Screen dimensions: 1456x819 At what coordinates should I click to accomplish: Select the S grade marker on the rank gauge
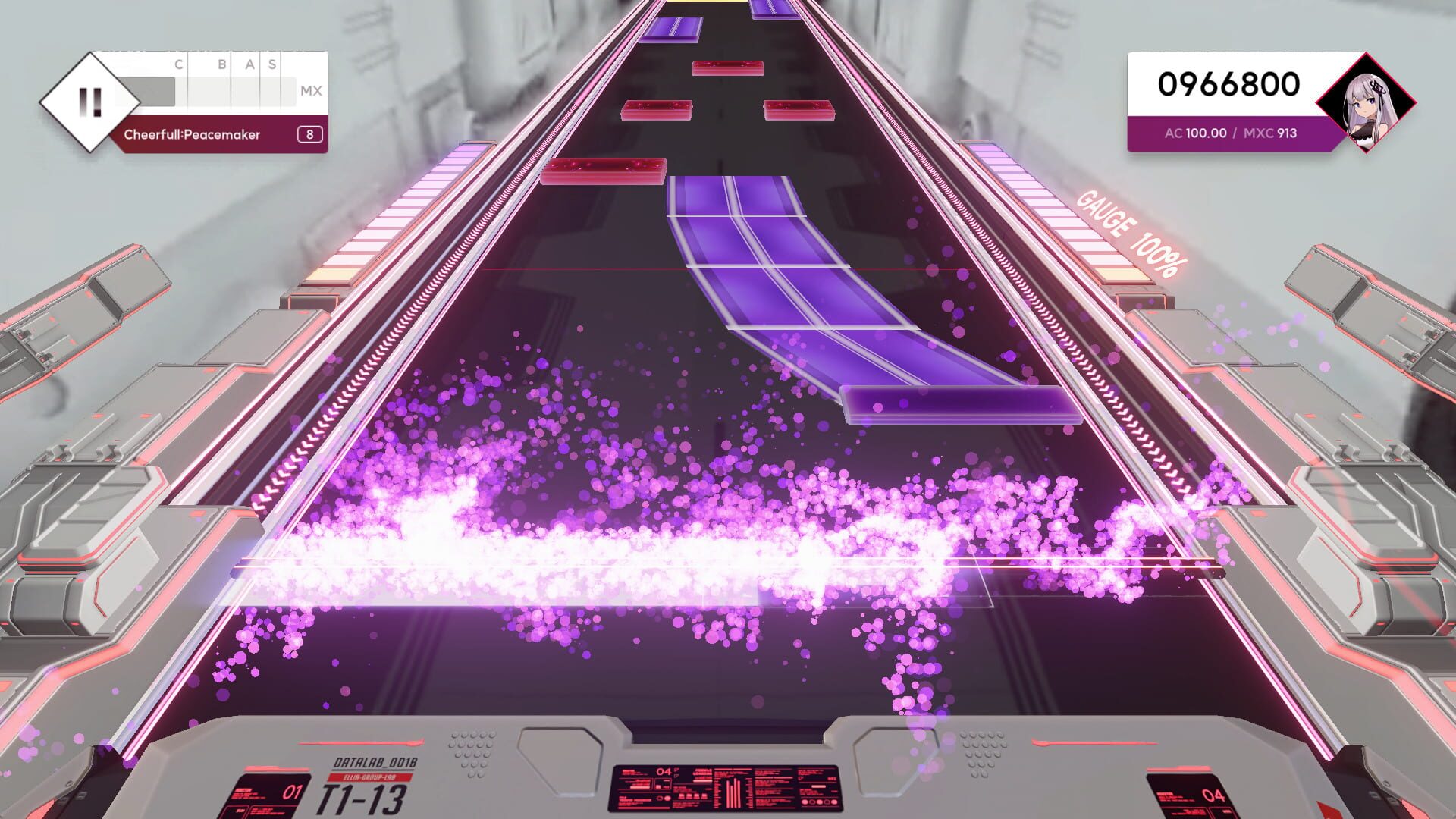[x=270, y=64]
